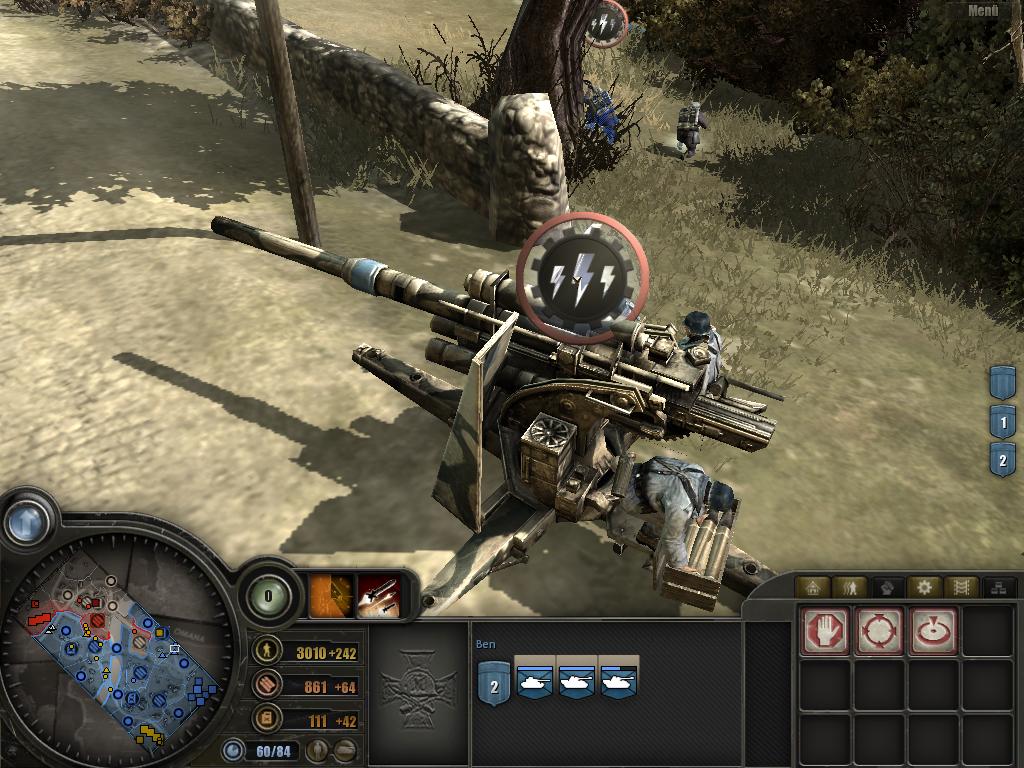1024x768 pixels.
Task: Click the tank silhouette icon beside population
Action: point(343,750)
